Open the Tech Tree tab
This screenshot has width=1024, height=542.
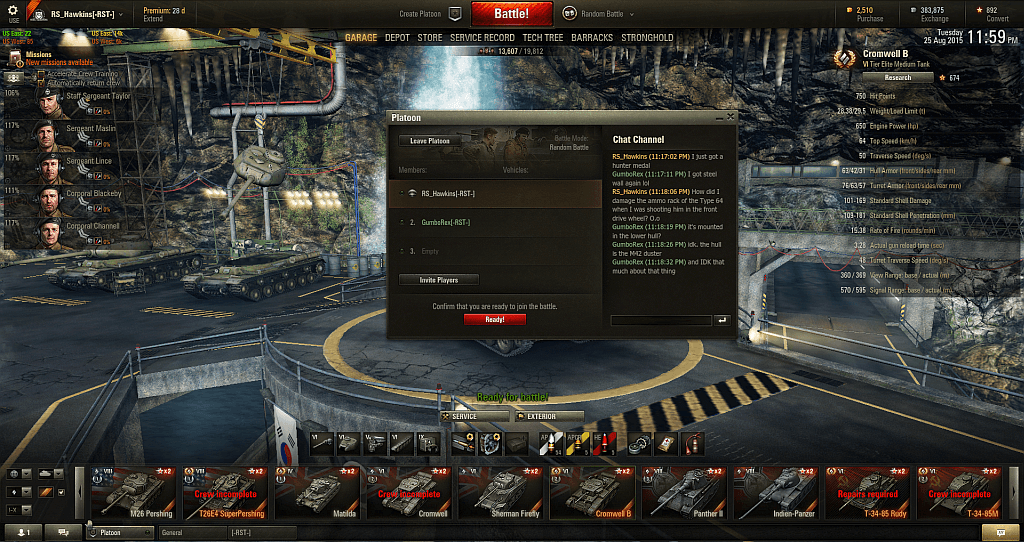(542, 38)
